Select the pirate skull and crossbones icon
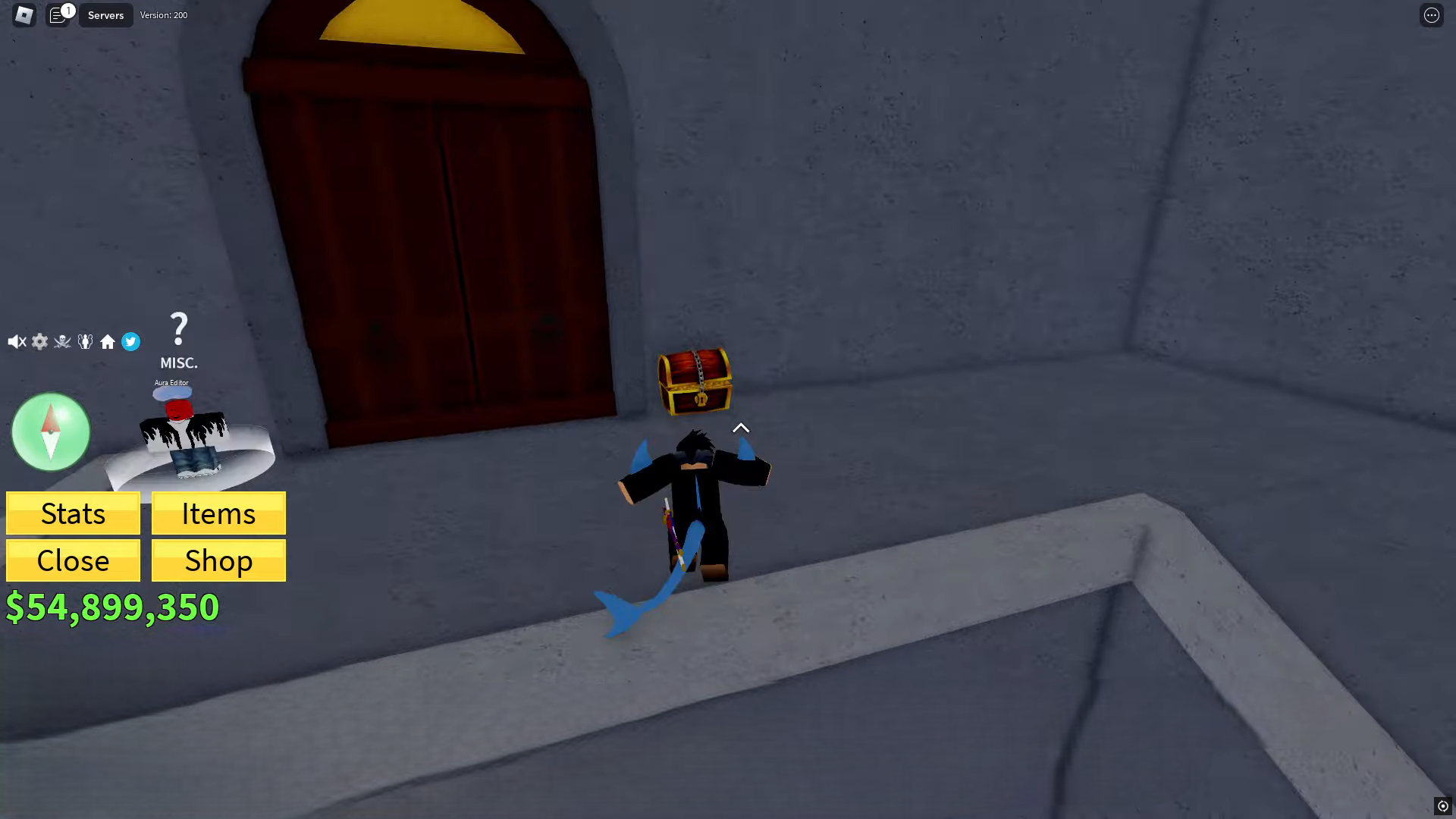Screen dimensions: 1456x819 (62, 341)
